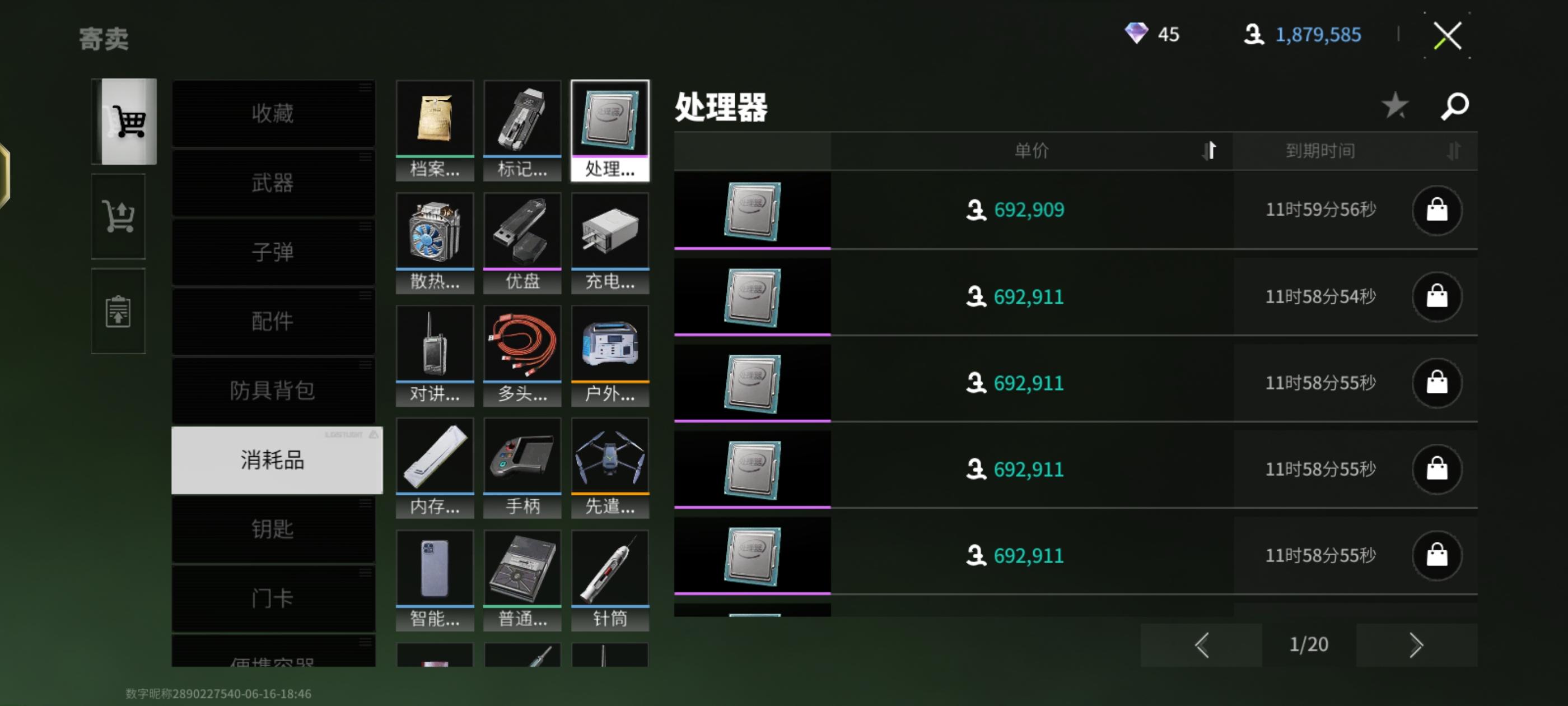Toggle the 单价 price sort order

tap(1209, 151)
